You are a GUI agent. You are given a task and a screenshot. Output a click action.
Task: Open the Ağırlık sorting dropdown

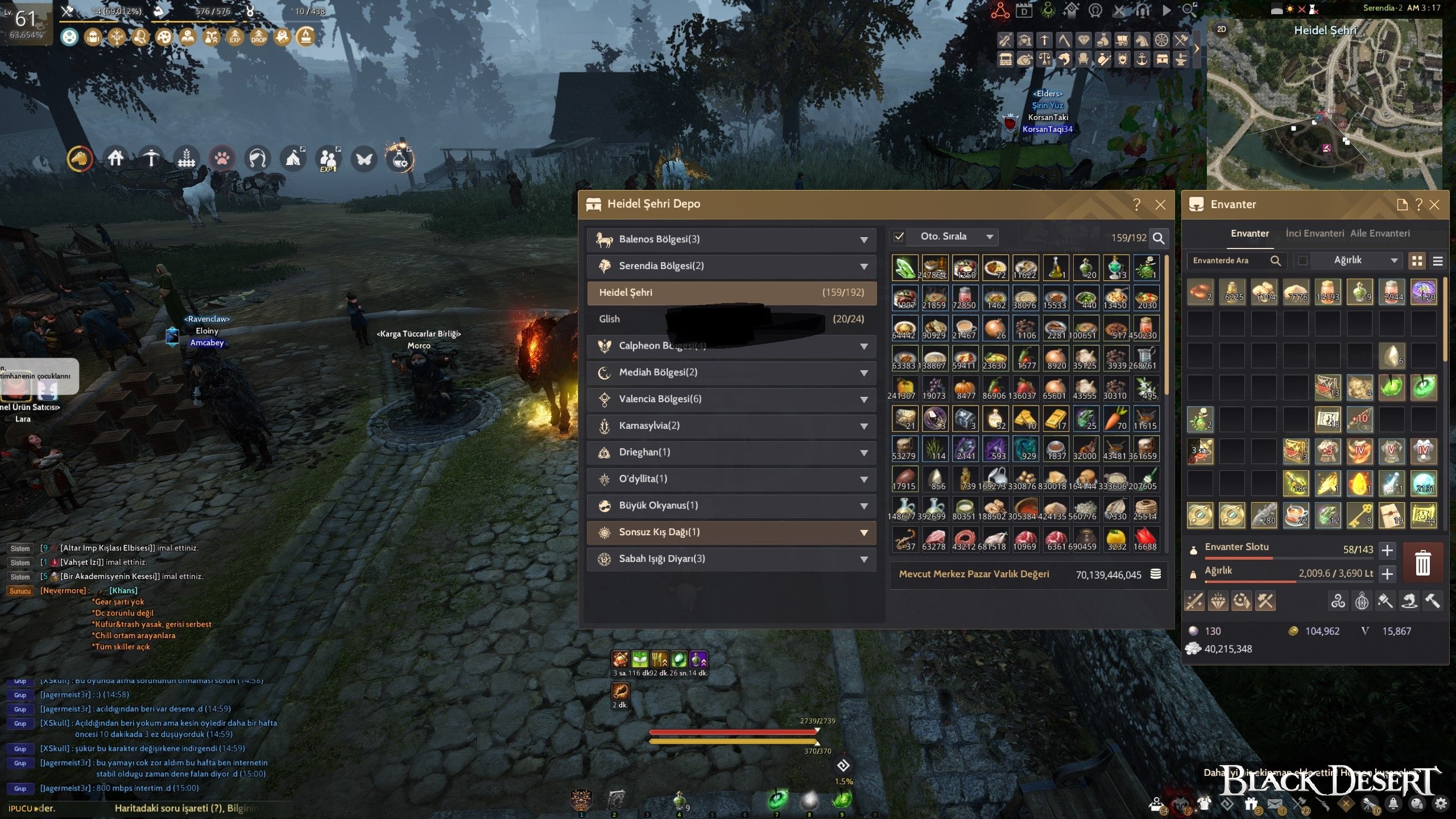1356,262
